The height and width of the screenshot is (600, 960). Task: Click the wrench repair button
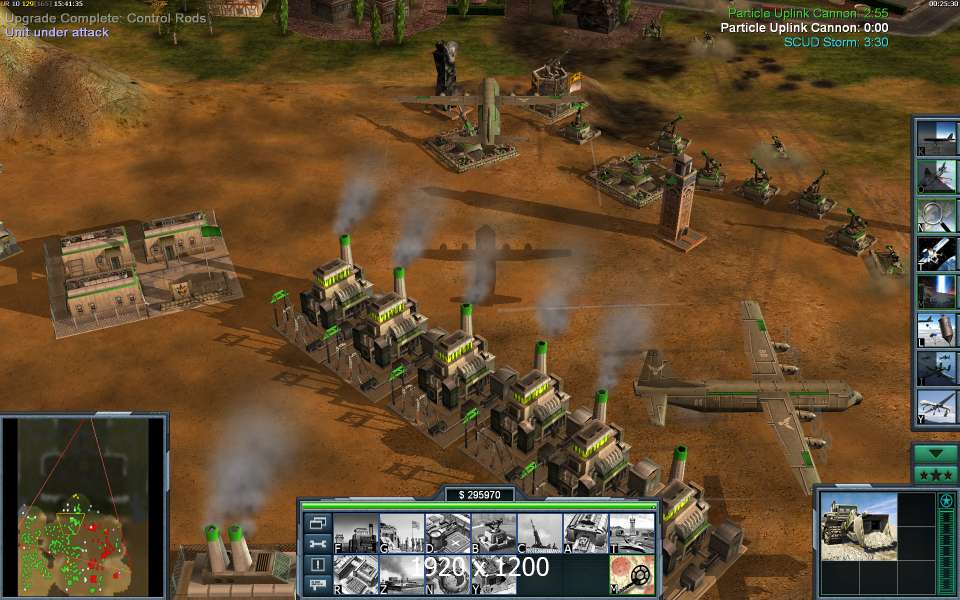(x=317, y=544)
